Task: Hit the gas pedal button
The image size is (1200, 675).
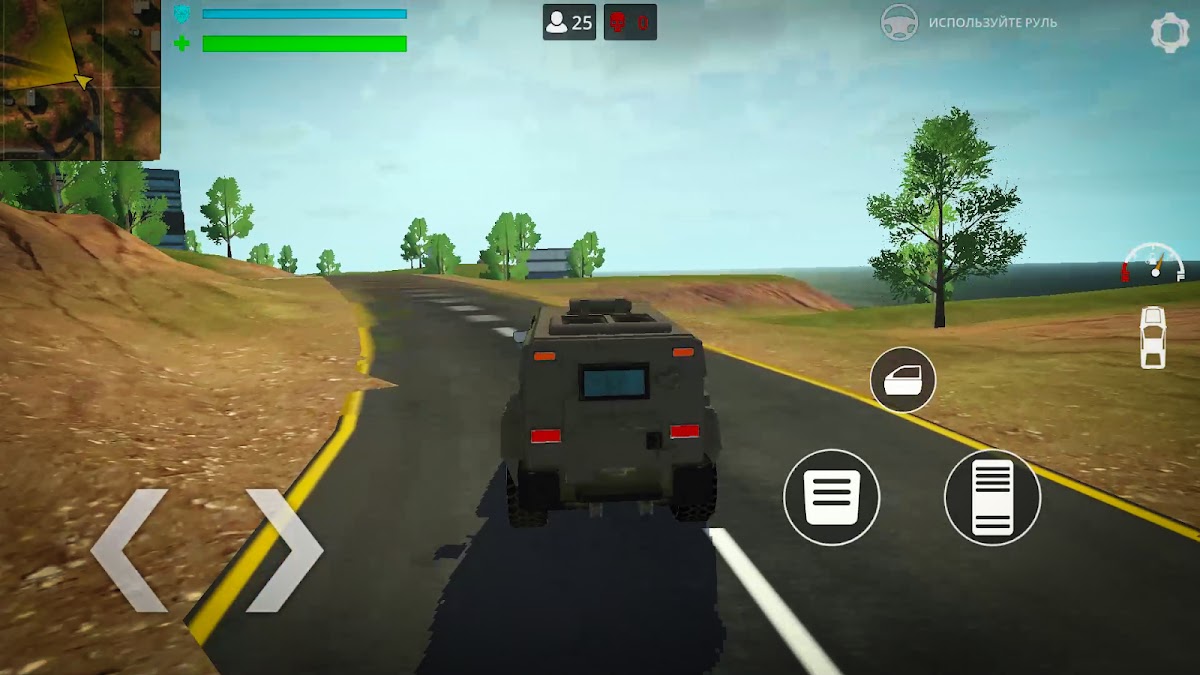Action: (992, 497)
